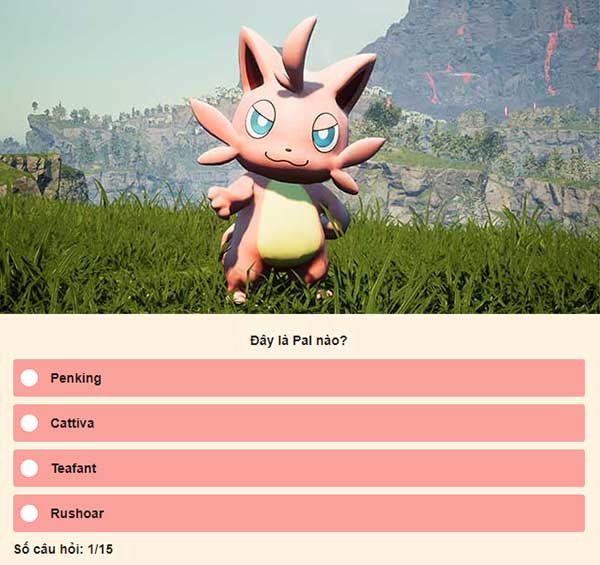Image resolution: width=600 pixels, height=565 pixels.
Task: Choose Cattiva as the answer
Action: click(x=30, y=423)
